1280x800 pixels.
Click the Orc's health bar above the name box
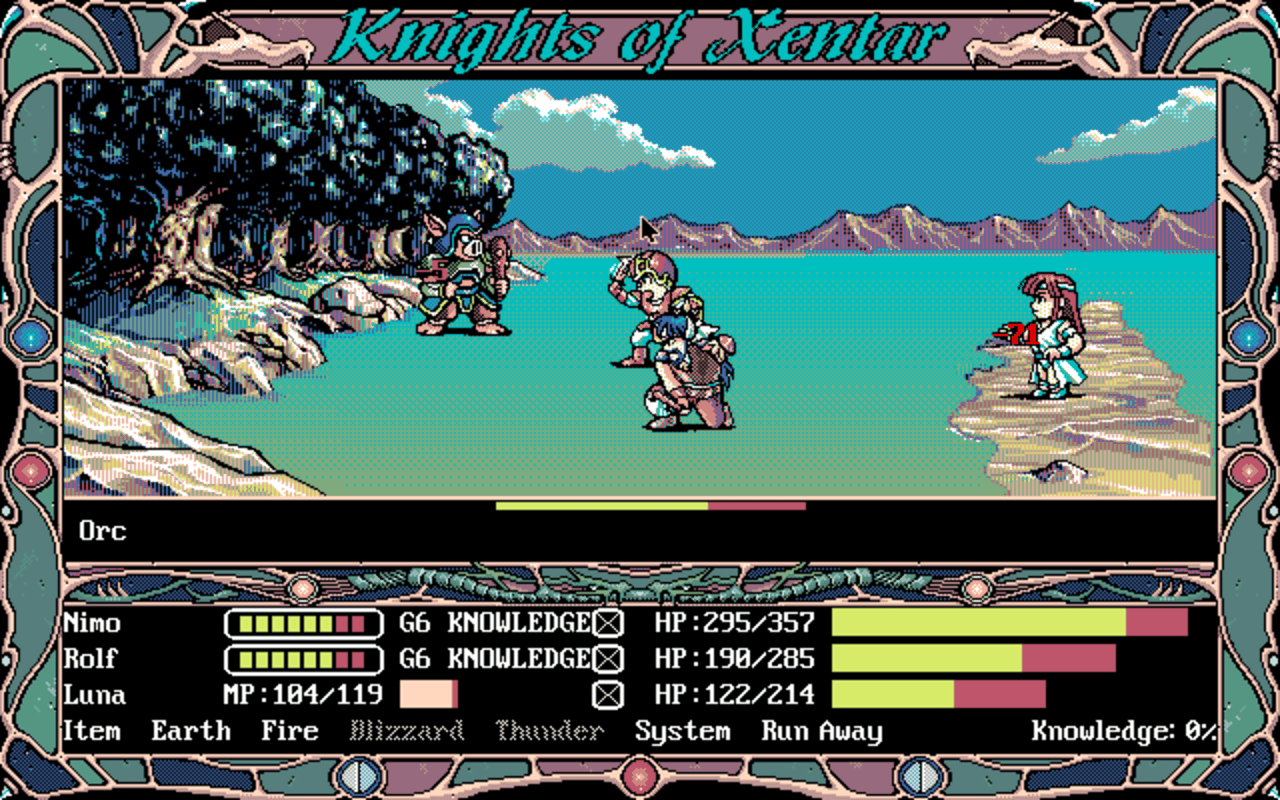click(648, 505)
